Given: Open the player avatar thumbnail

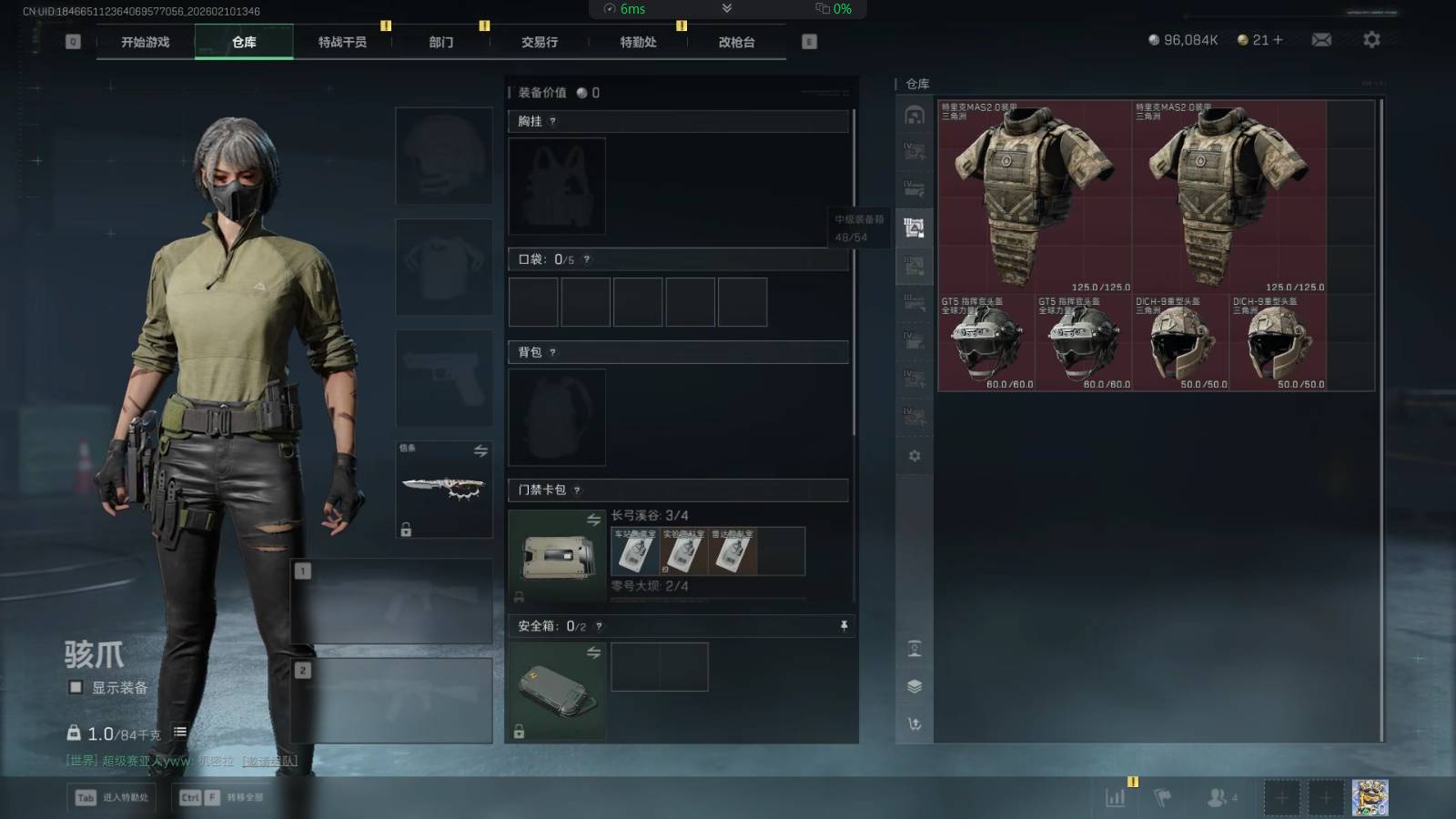Looking at the screenshot, I should 1370,797.
